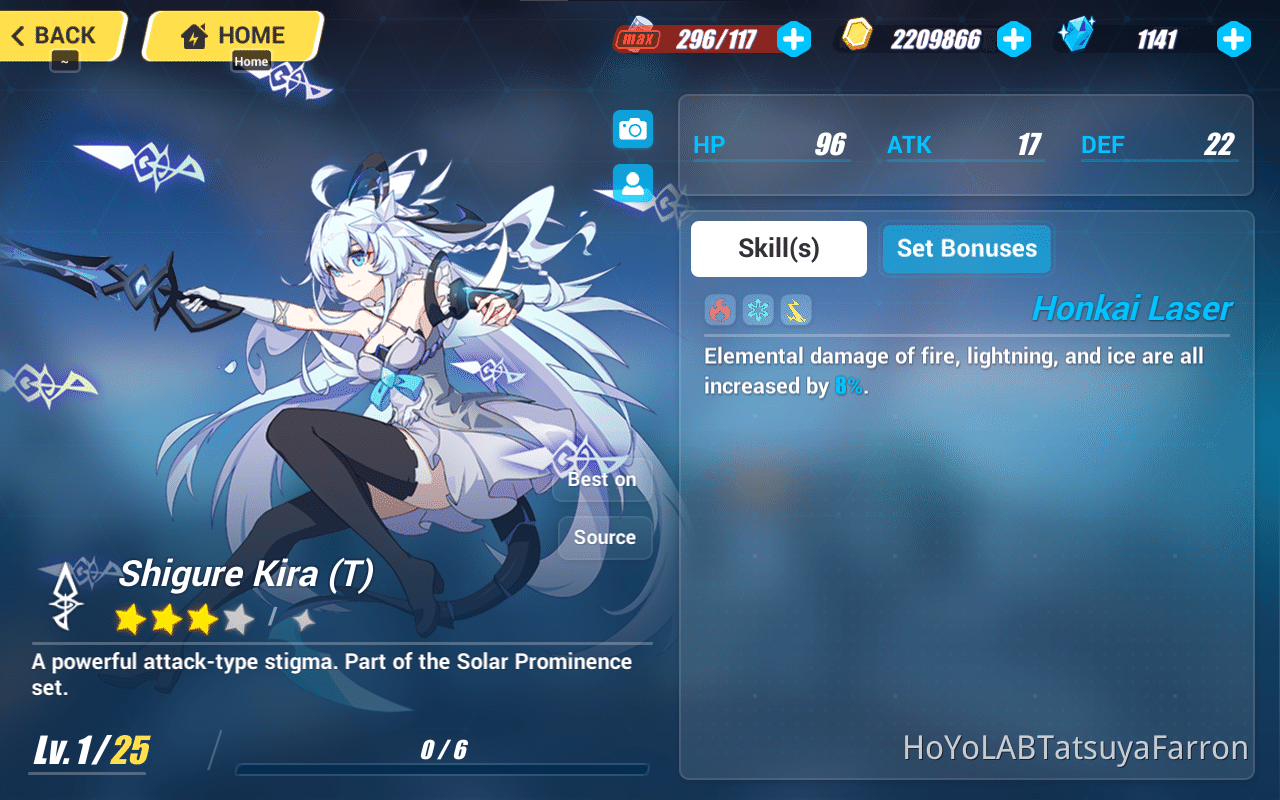1280x800 pixels.
Task: Open the Source button
Action: [x=605, y=537]
